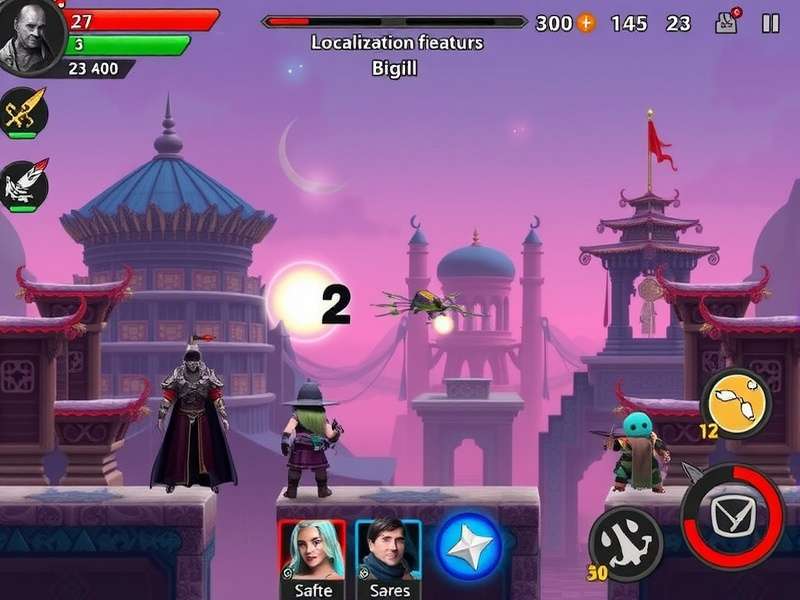Switch to the Sares character portrait
The image size is (800, 600).
click(x=388, y=553)
